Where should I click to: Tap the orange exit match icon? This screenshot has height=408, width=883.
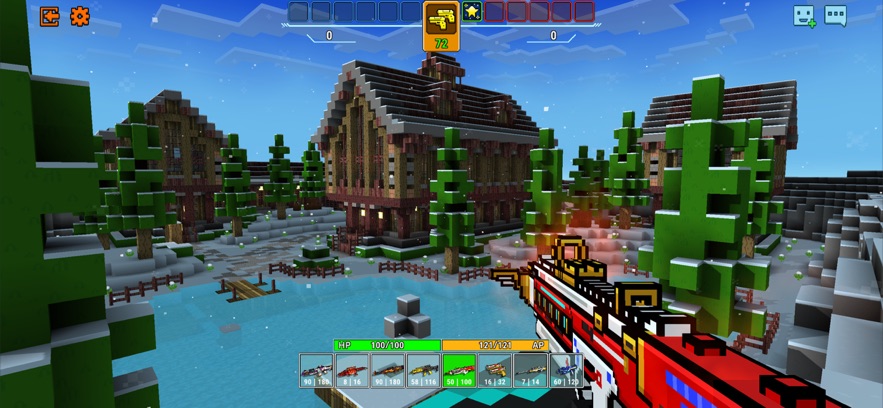click(x=49, y=16)
